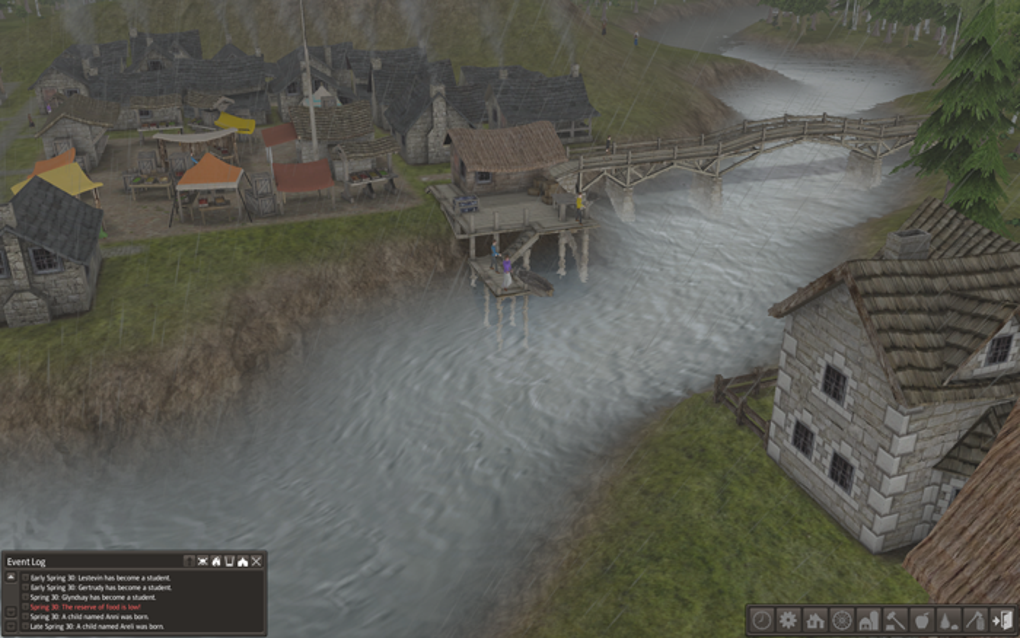Open the axe resource production menu
The width and height of the screenshot is (1020, 638).
pyautogui.click(x=975, y=619)
